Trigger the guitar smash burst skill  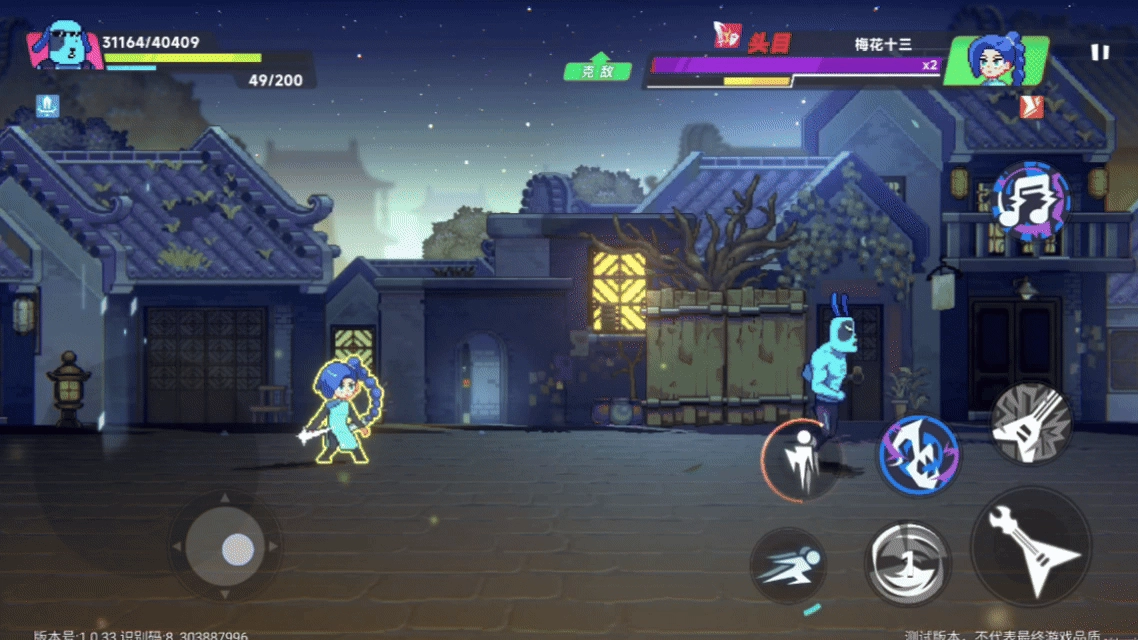coord(1031,423)
